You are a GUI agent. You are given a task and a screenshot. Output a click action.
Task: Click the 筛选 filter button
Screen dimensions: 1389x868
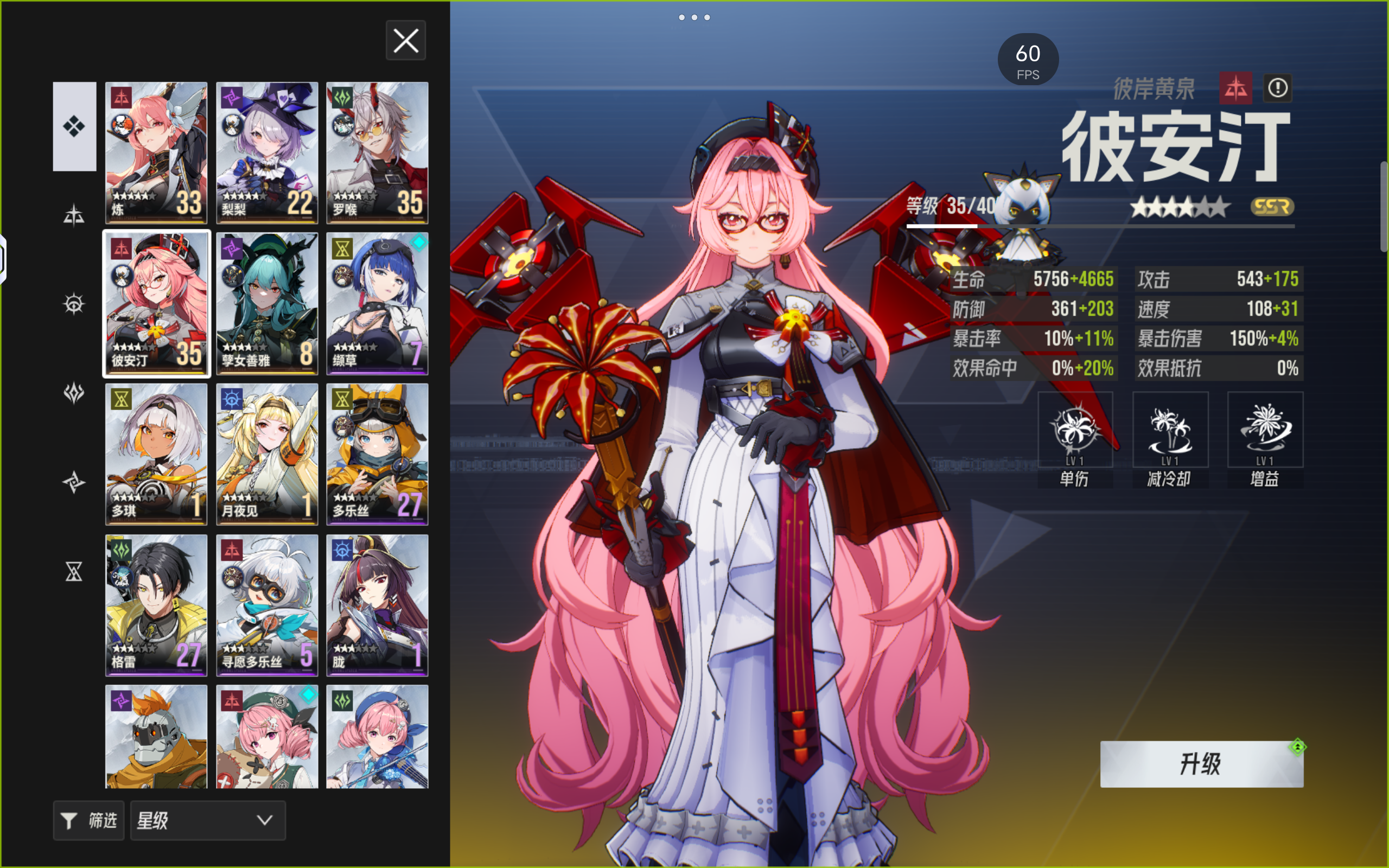(x=88, y=821)
